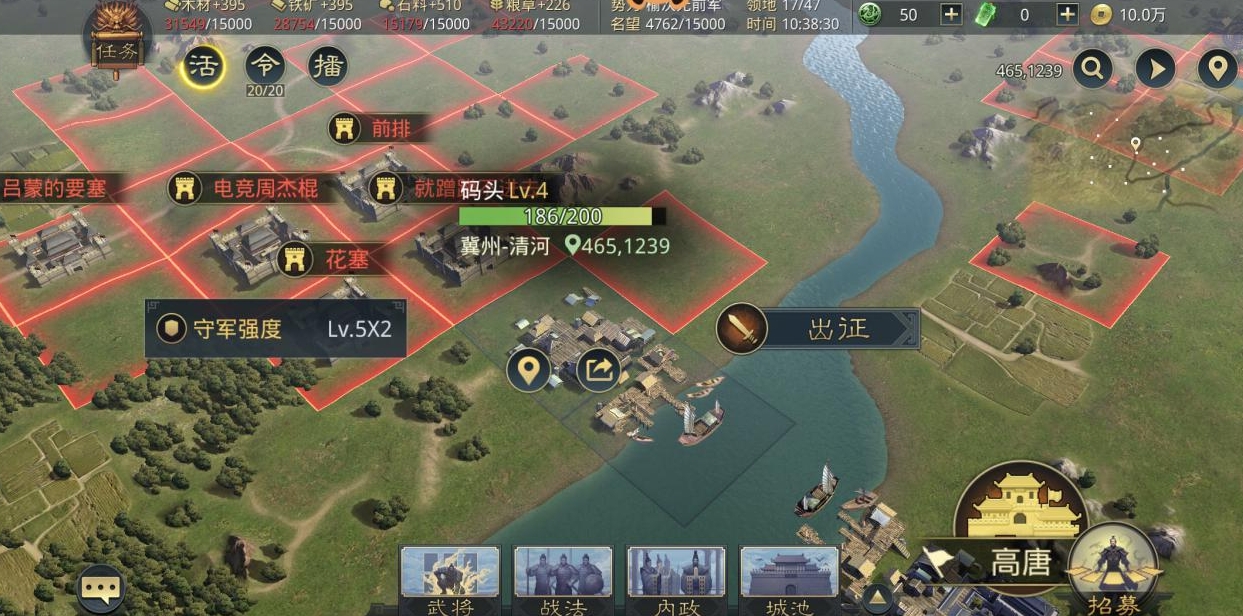
Task: Expand the bottom bar up arrow
Action: pos(877,600)
